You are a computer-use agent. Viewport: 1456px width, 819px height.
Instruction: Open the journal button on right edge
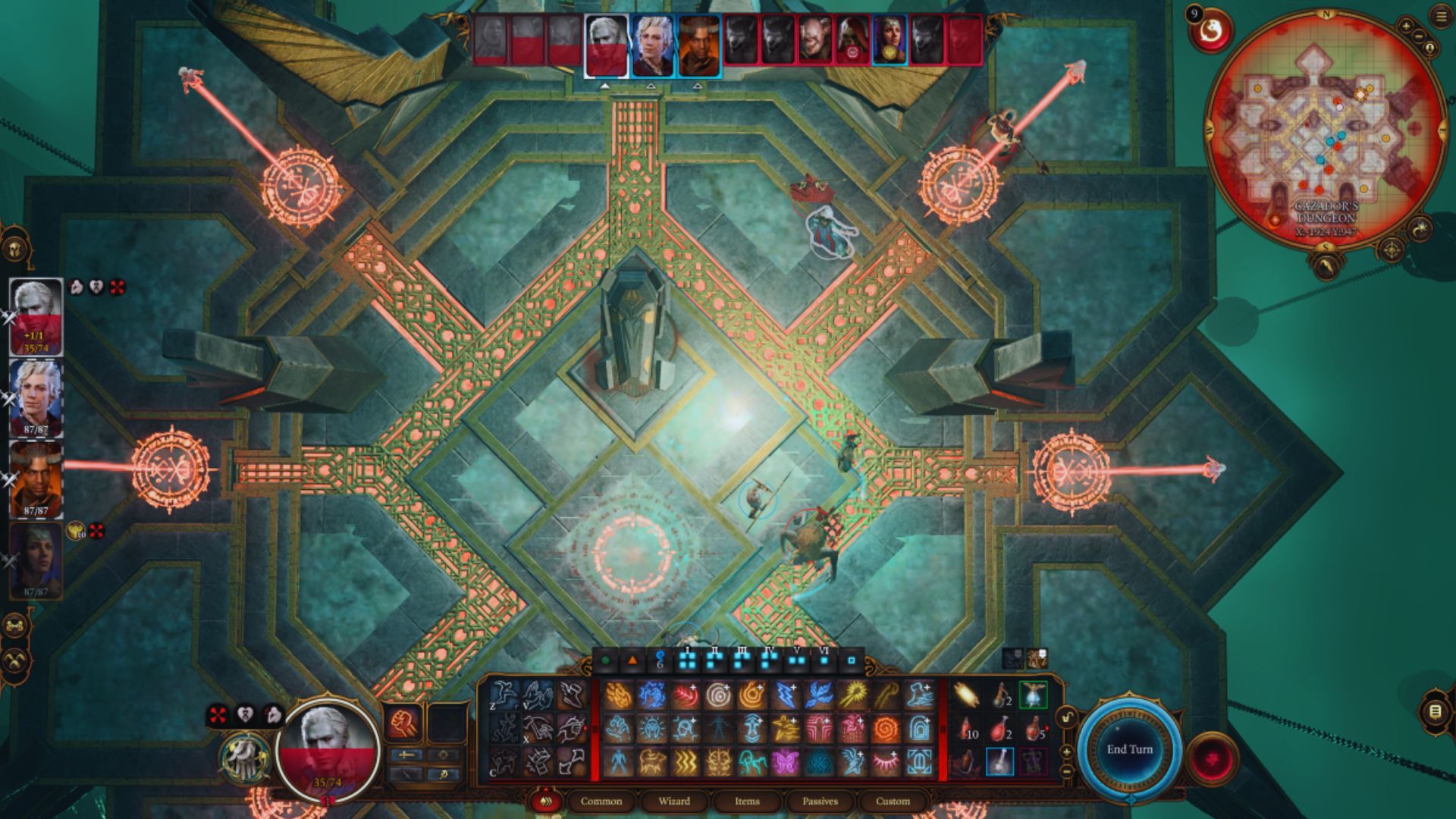(x=1435, y=711)
